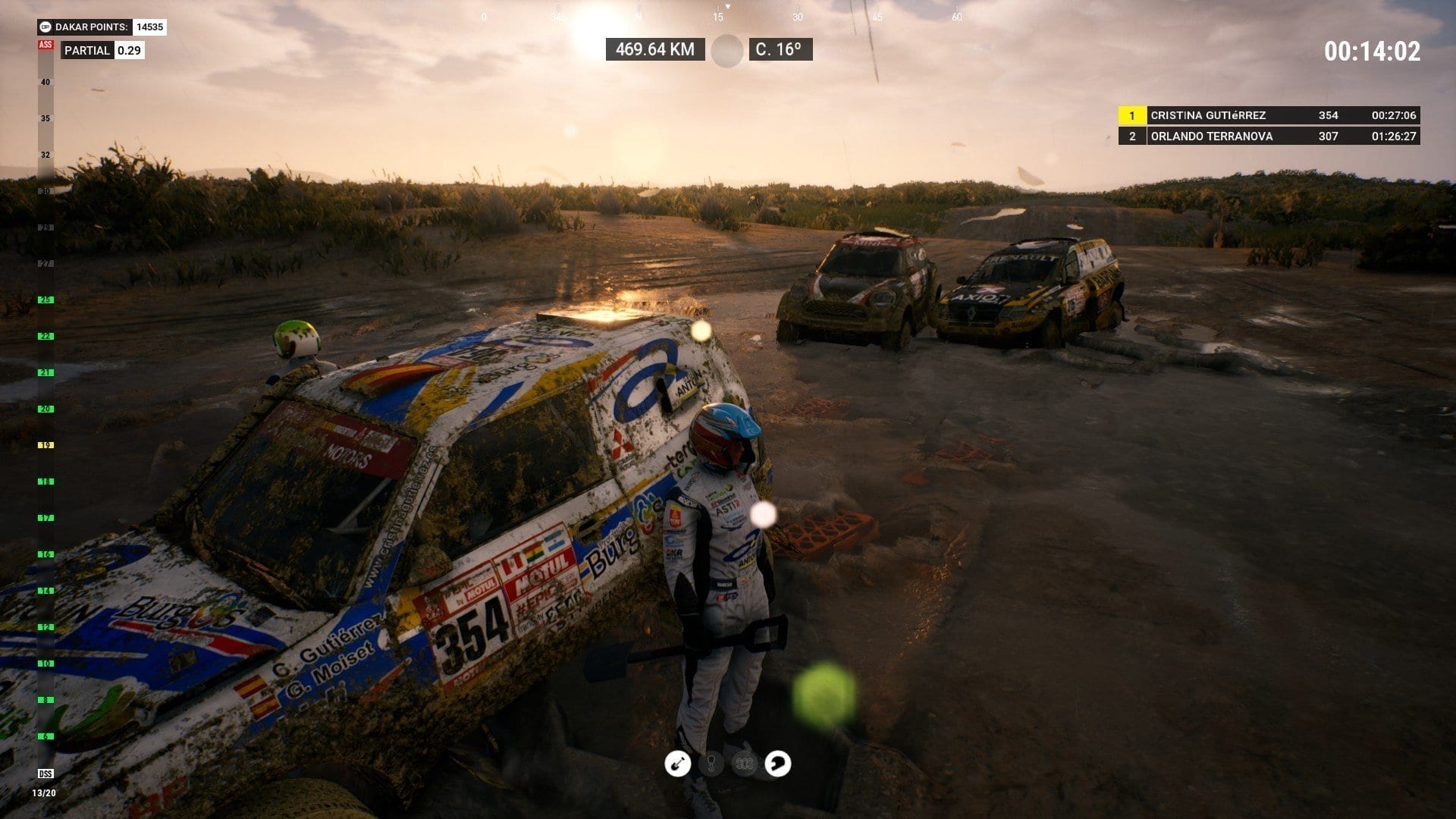Select the shovel dig action icon
Viewport: 1456px width, 819px height.
point(677,764)
